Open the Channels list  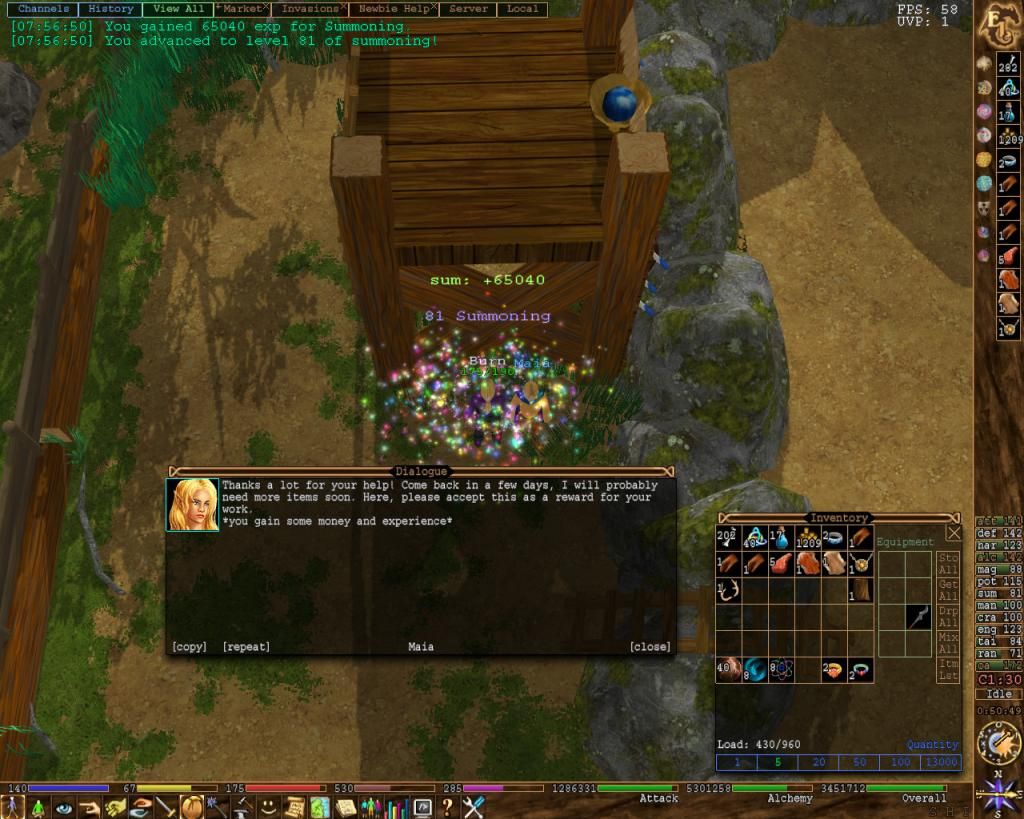[x=43, y=9]
